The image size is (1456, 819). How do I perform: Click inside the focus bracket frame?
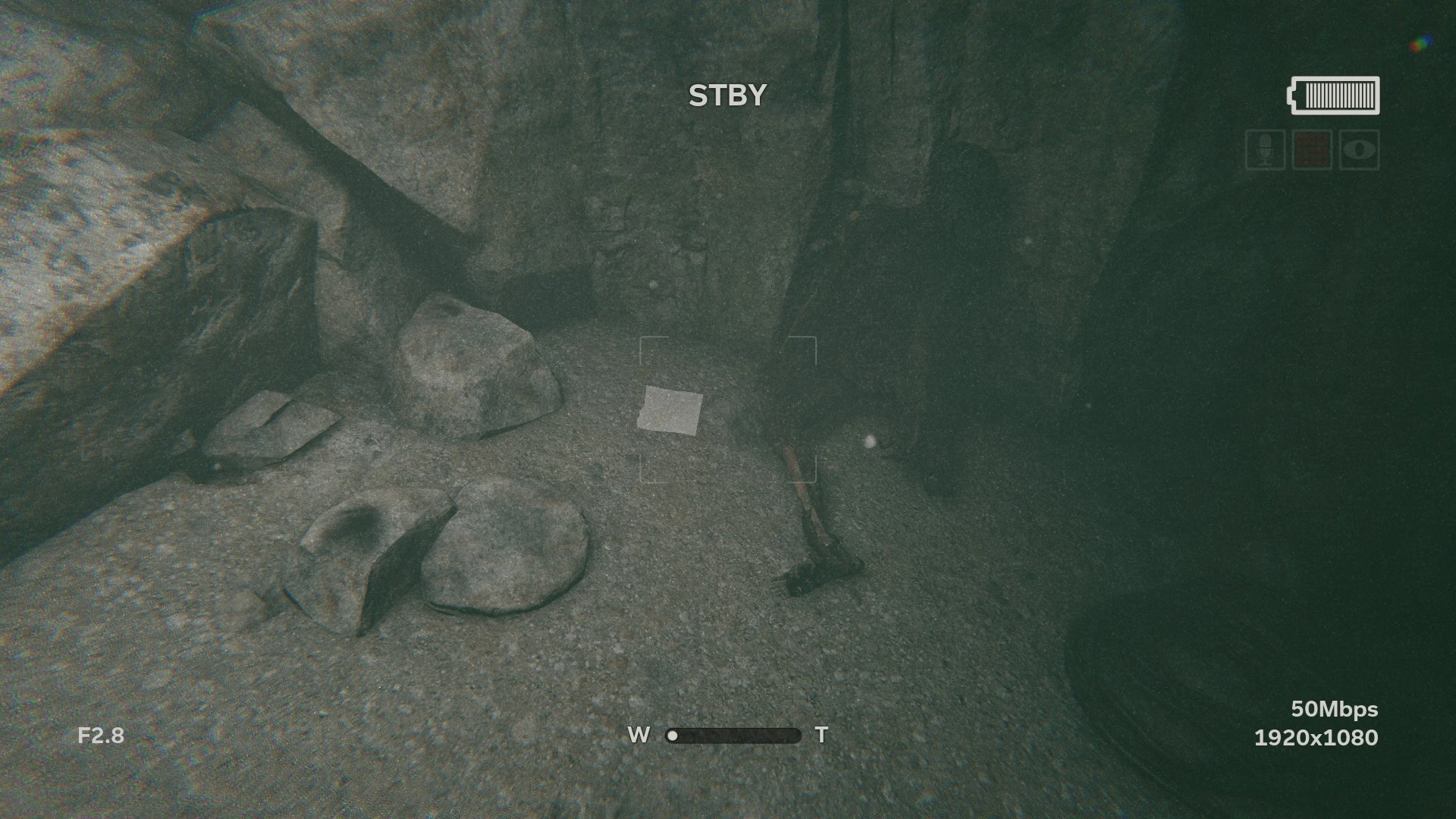(x=728, y=409)
